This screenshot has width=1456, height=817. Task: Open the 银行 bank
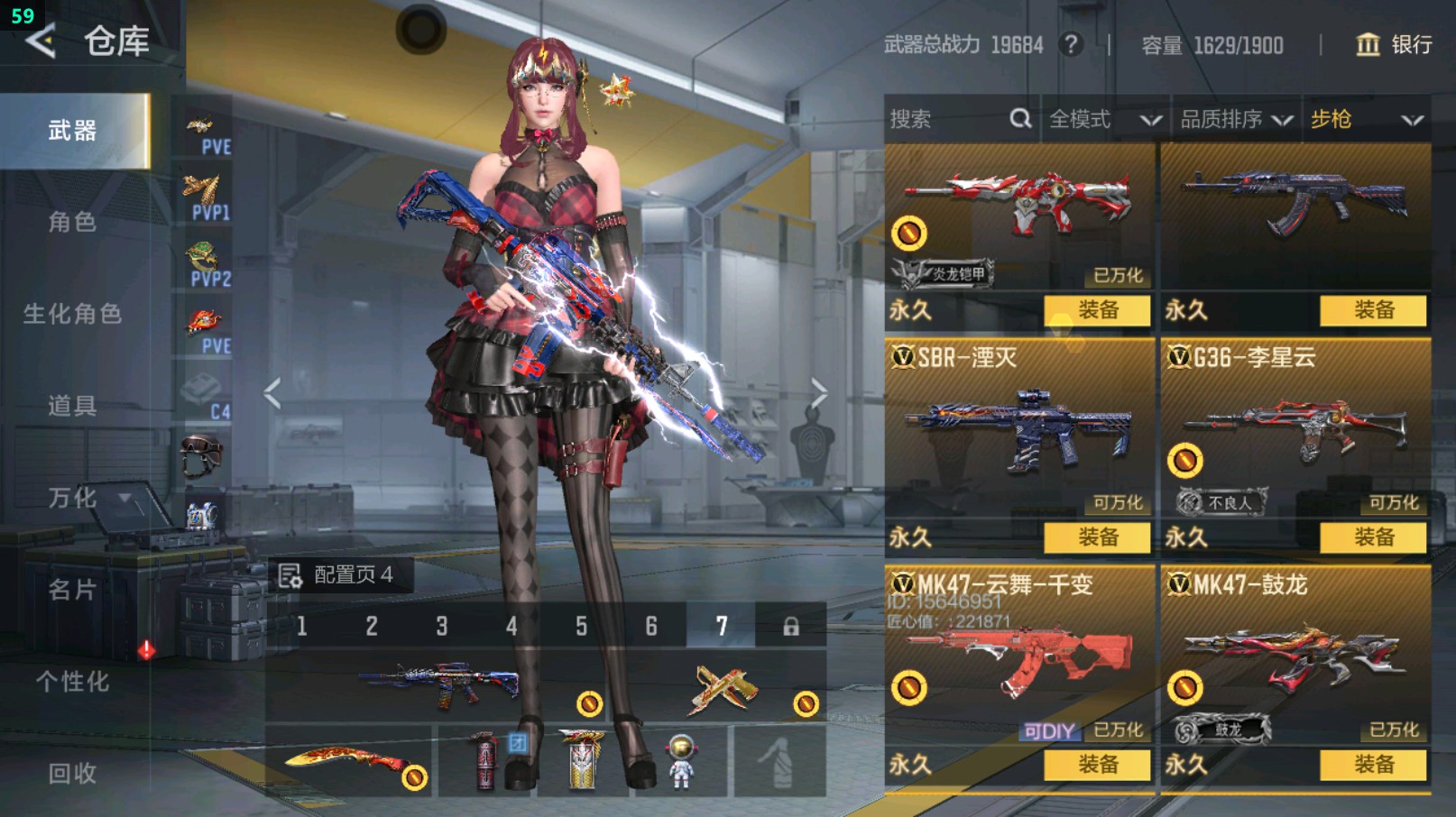tap(1395, 44)
